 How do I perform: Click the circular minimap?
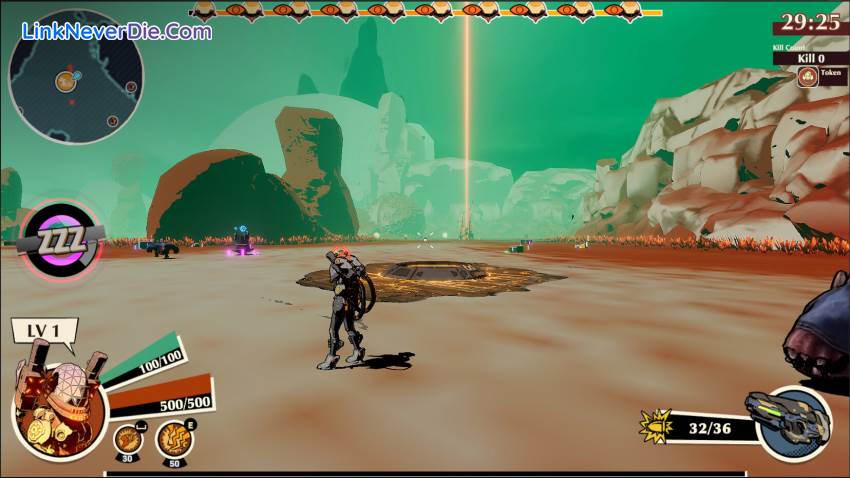point(75,78)
